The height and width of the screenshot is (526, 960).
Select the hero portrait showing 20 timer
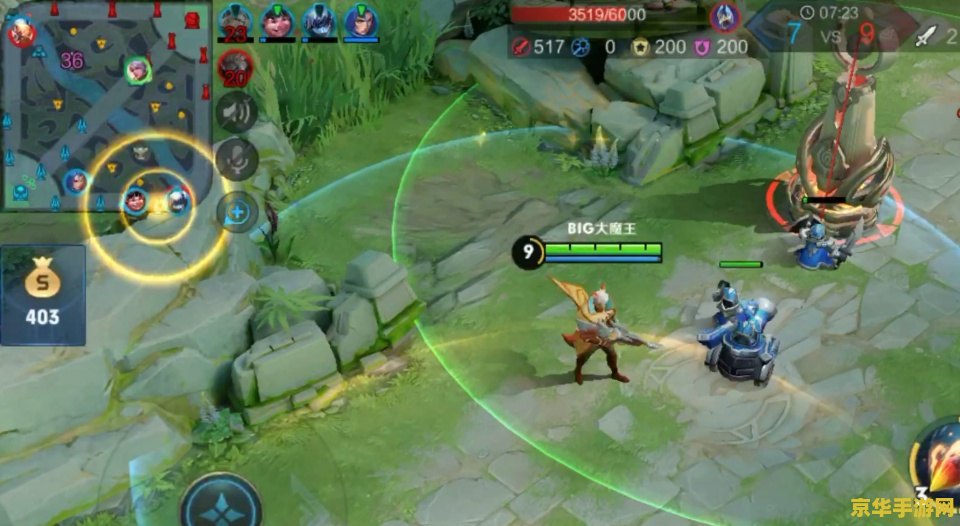coord(235,68)
